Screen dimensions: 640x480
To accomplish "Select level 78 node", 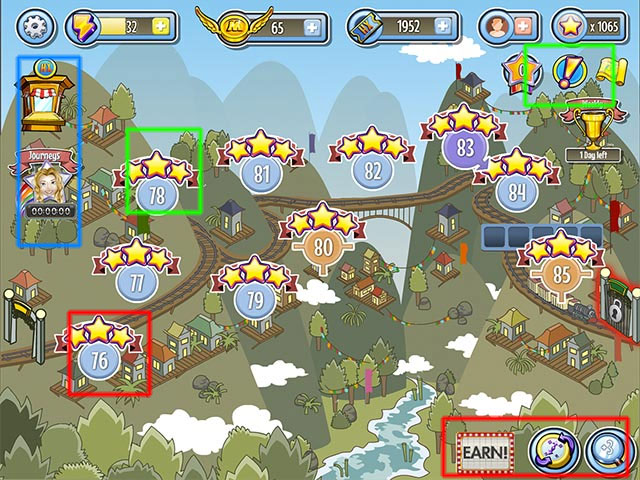I will point(158,193).
